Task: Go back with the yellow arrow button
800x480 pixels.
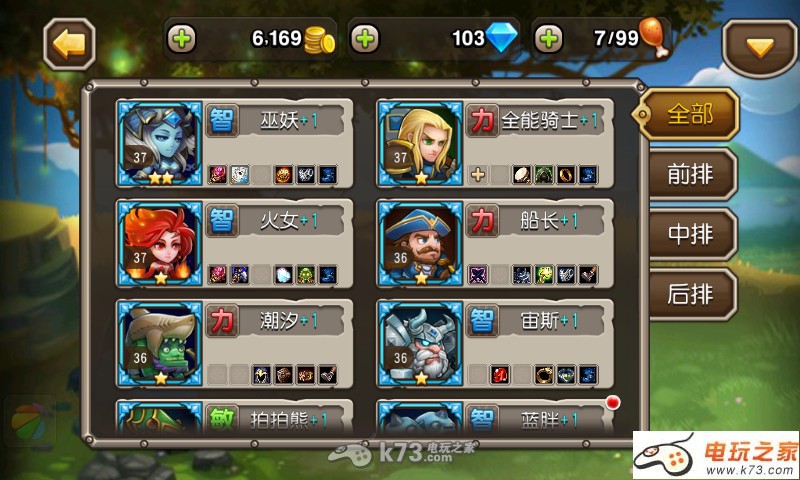Action: tap(69, 42)
